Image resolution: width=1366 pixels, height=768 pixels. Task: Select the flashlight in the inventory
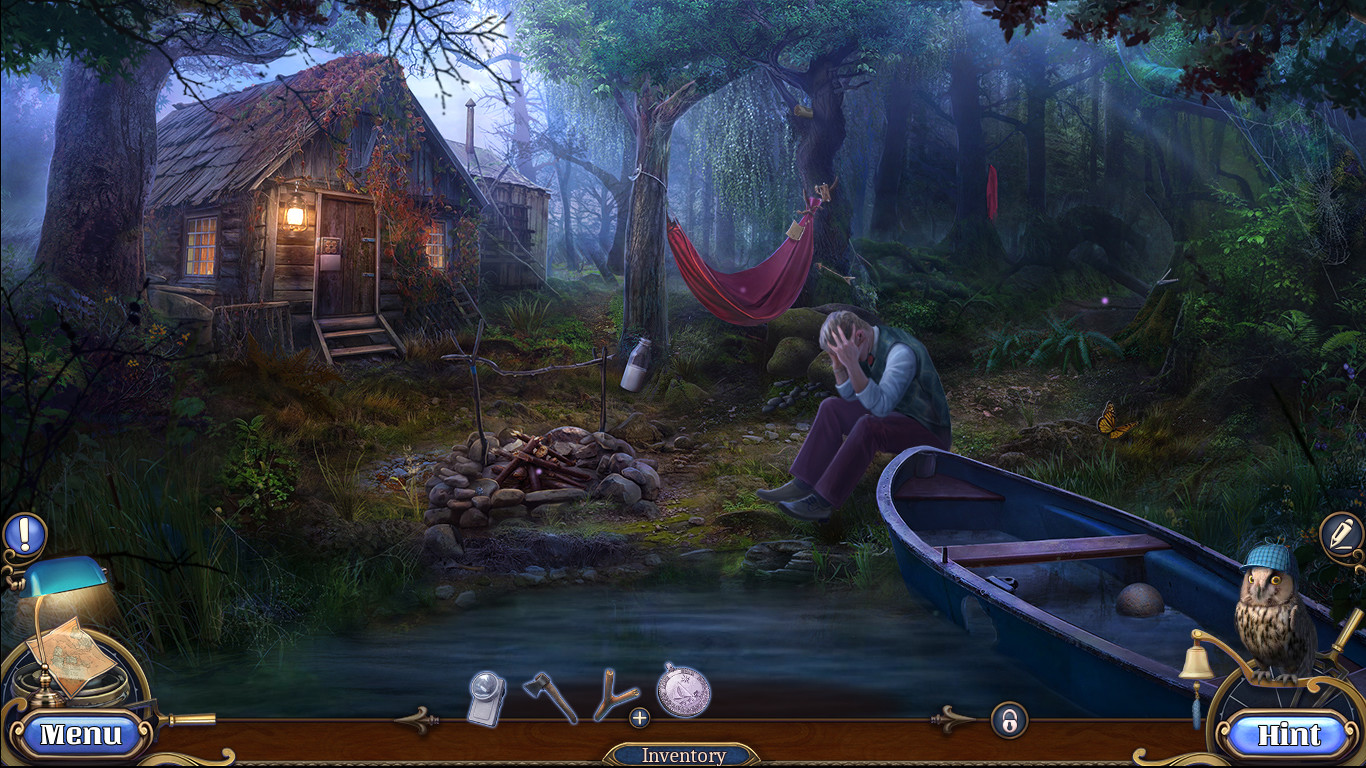click(487, 691)
